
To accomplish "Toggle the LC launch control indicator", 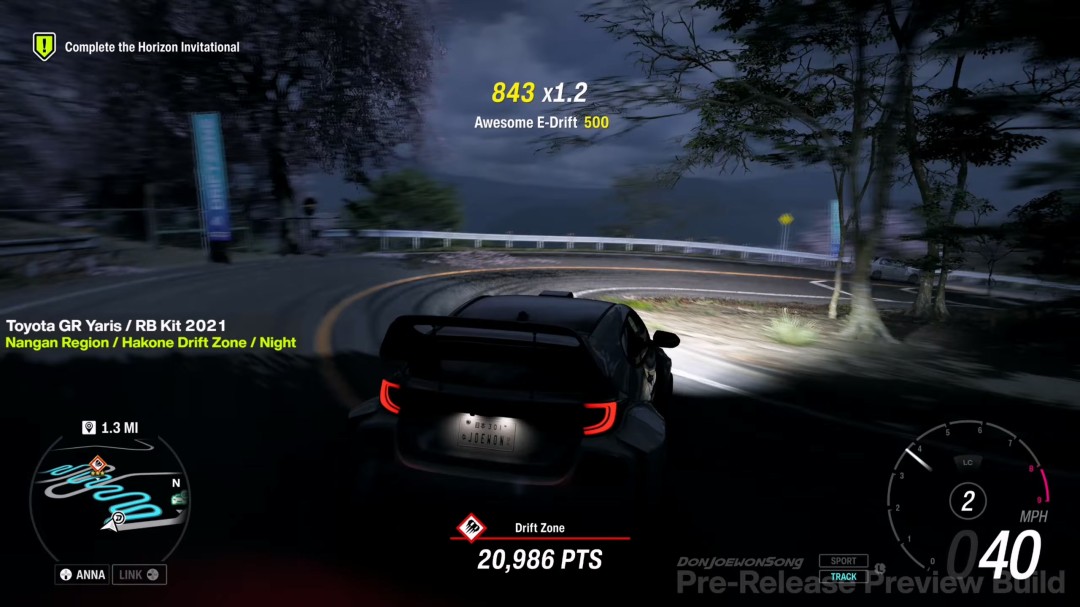I will [x=967, y=462].
